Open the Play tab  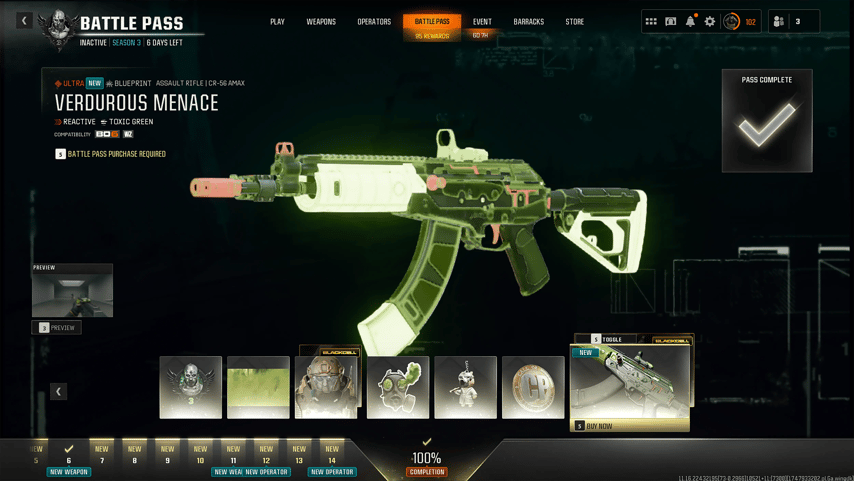tap(277, 22)
